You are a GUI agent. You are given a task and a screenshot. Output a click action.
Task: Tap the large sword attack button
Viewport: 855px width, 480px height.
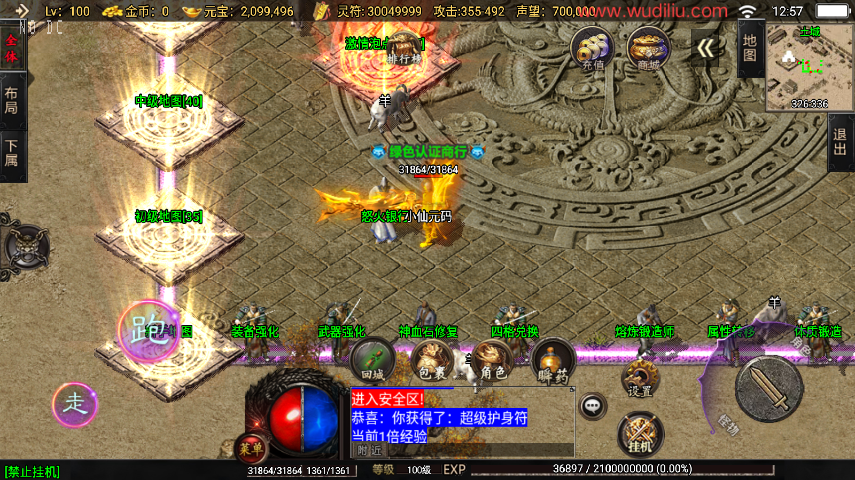click(x=768, y=387)
